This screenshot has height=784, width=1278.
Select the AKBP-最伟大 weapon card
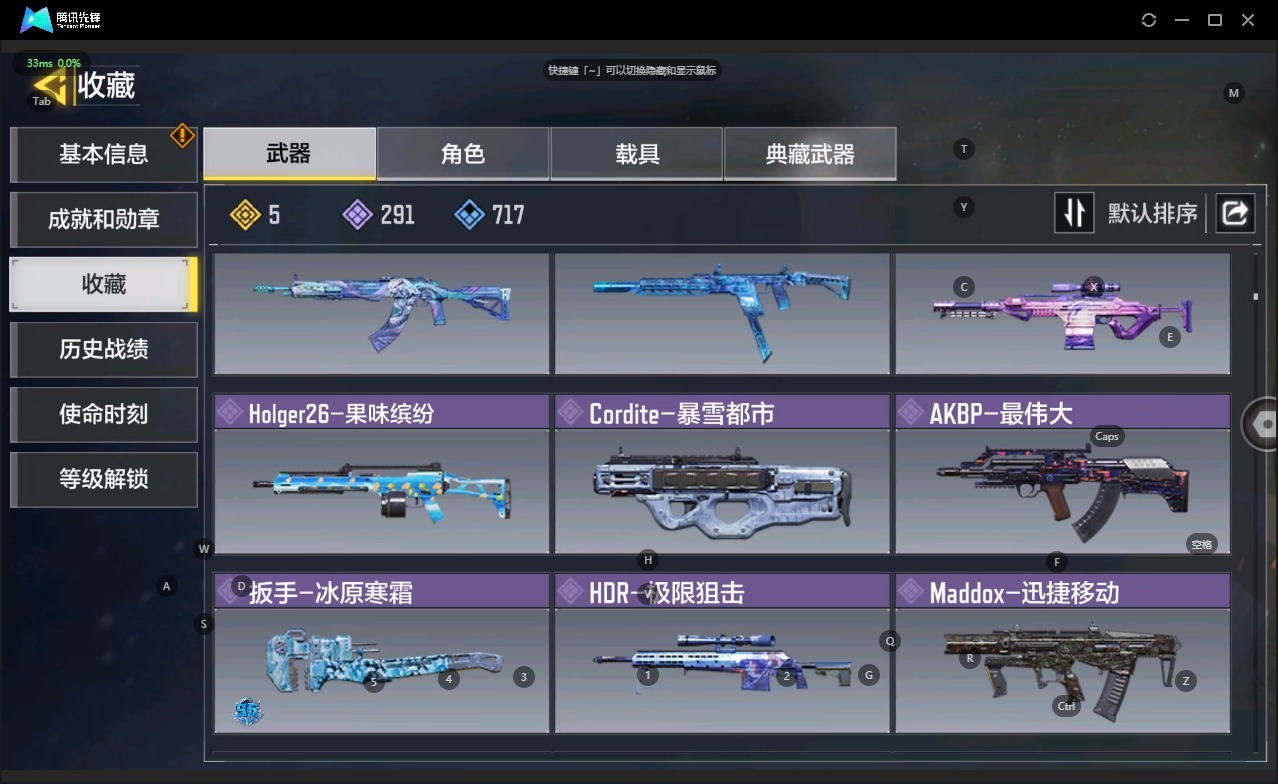click(1062, 474)
